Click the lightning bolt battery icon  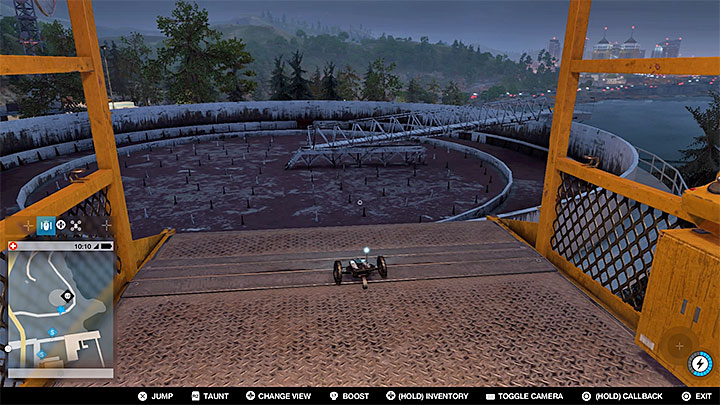pos(701,364)
